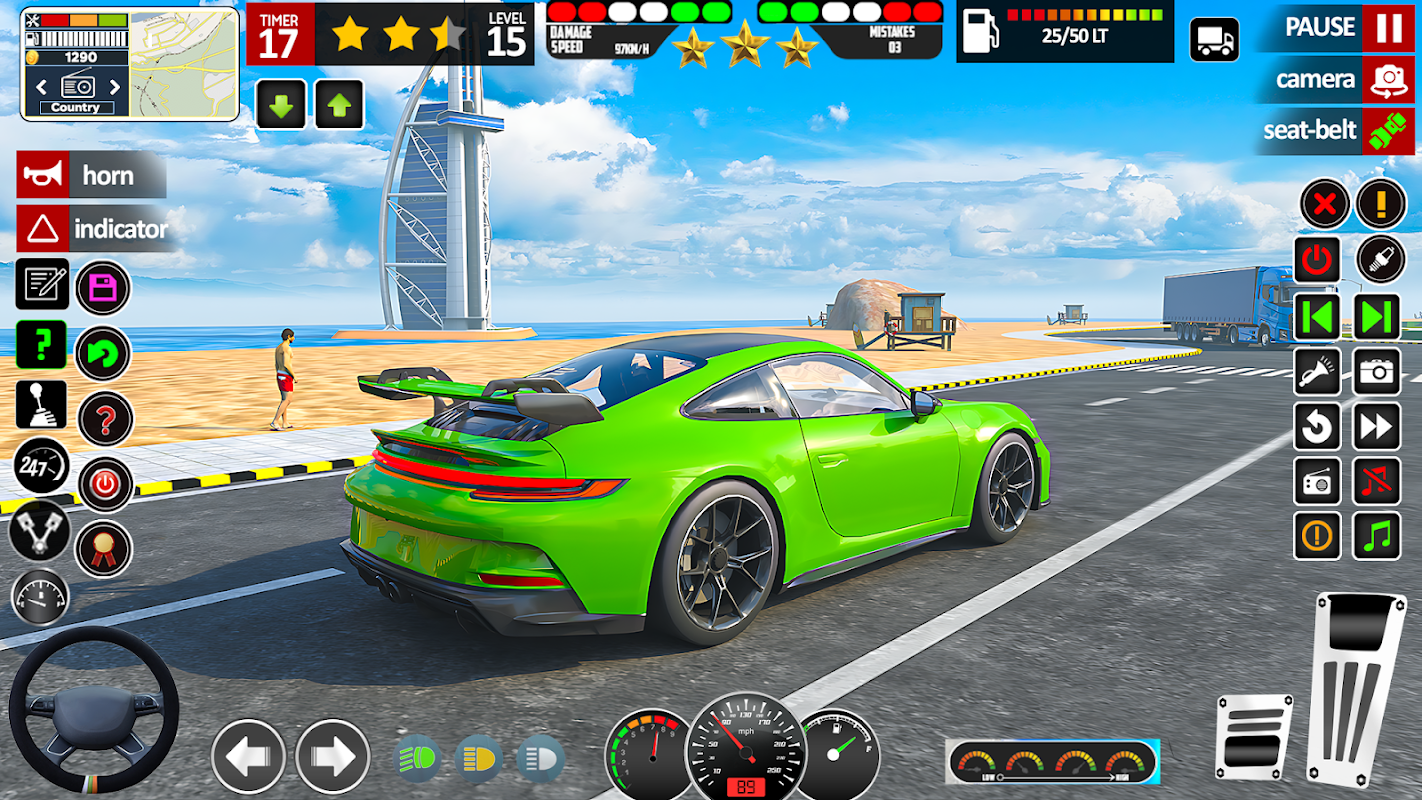Mute music with the crossed note icon
This screenshot has width=1422, height=800.
point(1377,481)
